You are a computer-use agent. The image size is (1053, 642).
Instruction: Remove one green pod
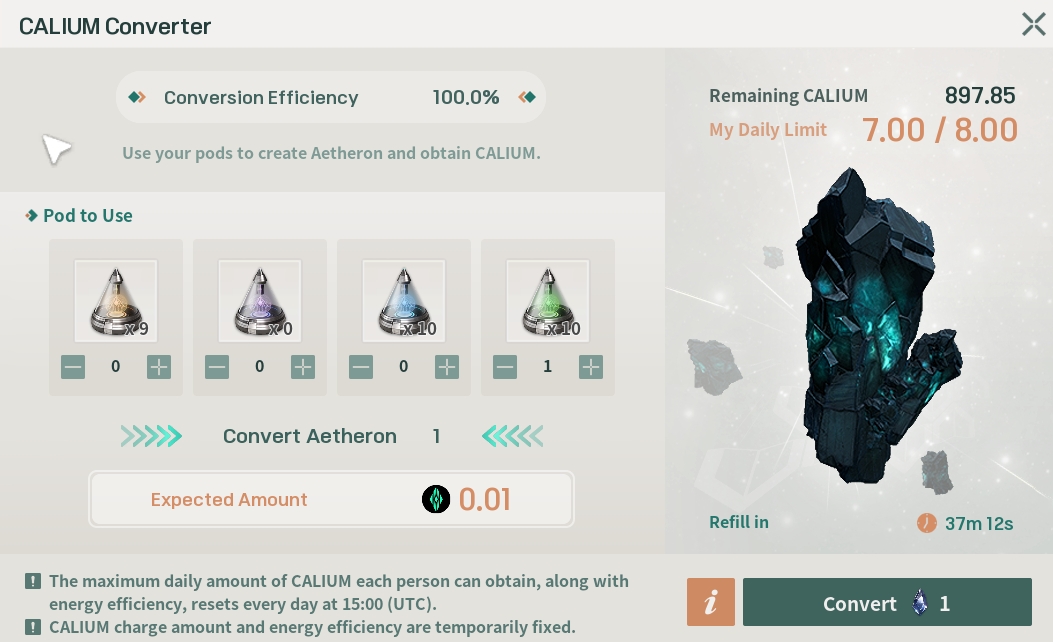(505, 367)
